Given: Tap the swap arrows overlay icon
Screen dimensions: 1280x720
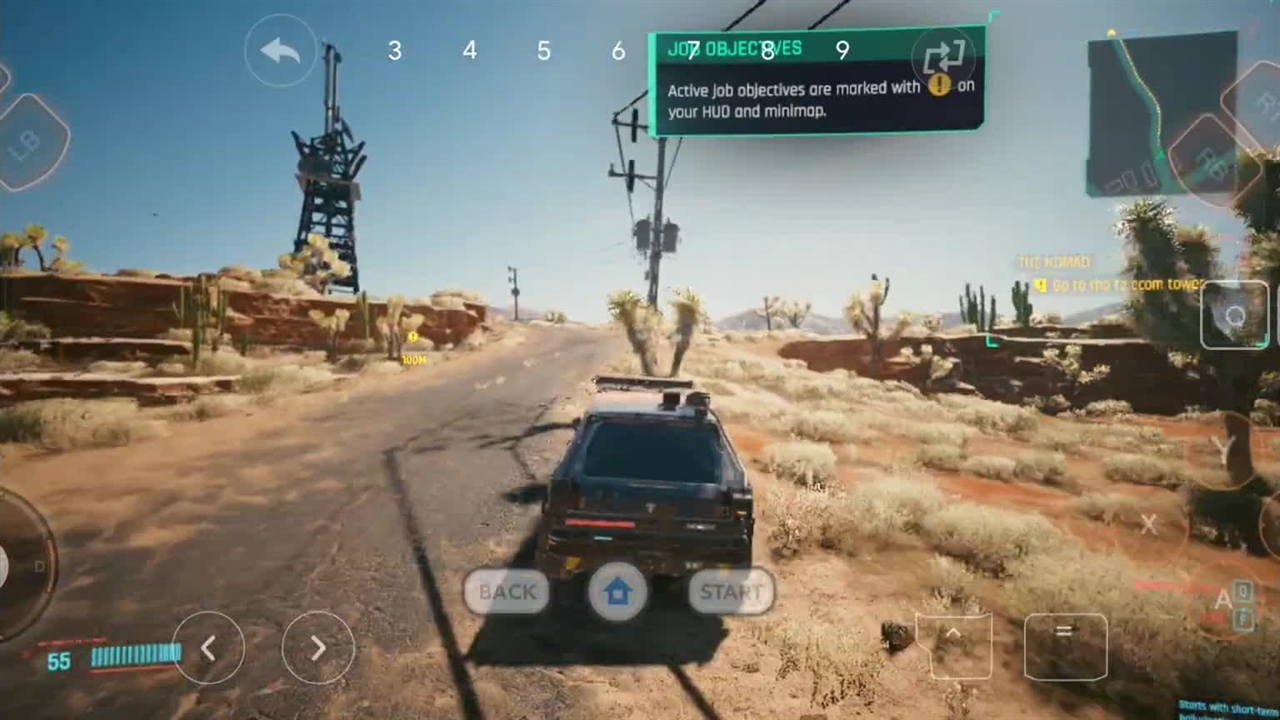Looking at the screenshot, I should click(x=943, y=57).
